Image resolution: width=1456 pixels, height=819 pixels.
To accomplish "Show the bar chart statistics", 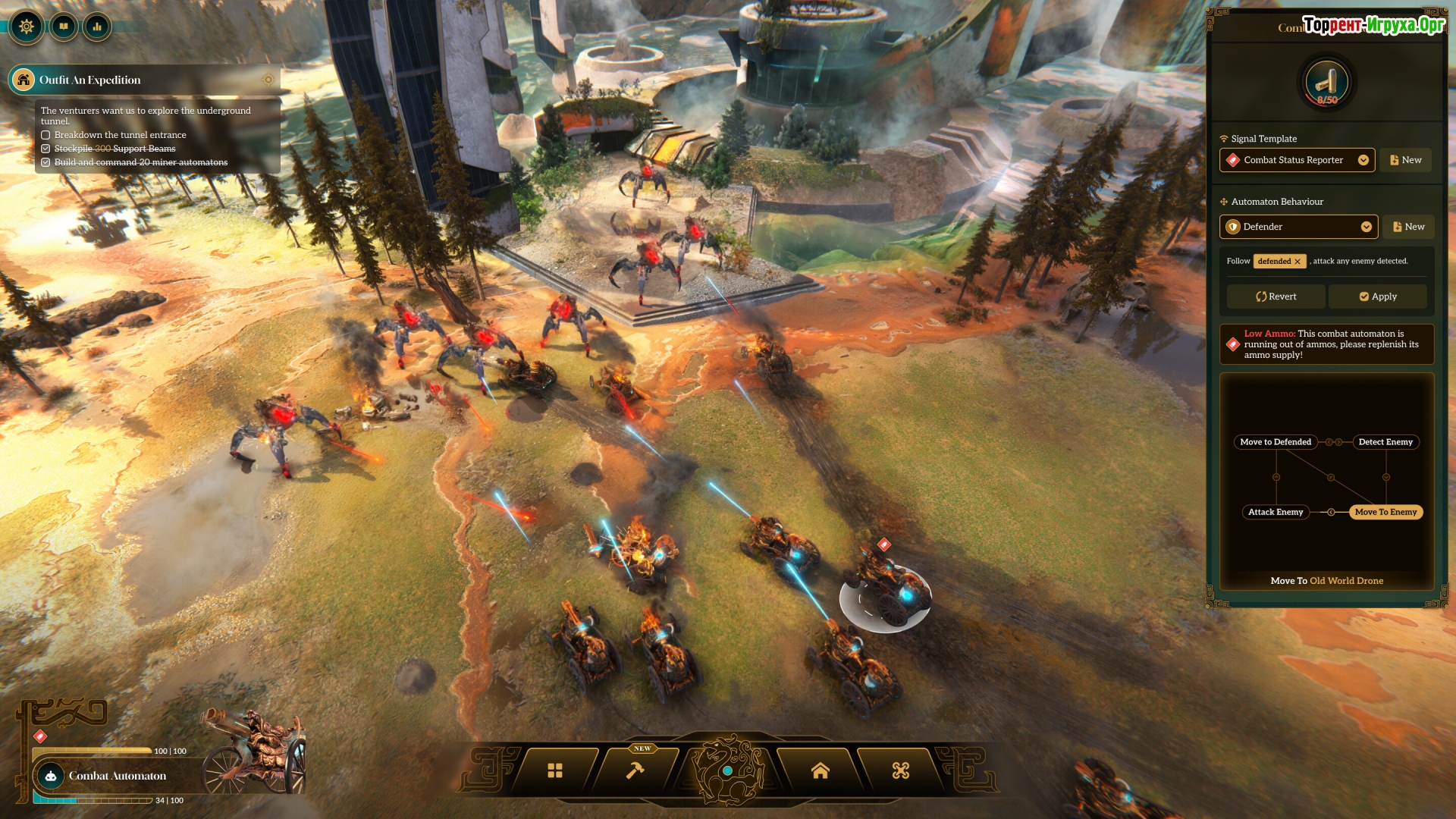I will tap(97, 27).
